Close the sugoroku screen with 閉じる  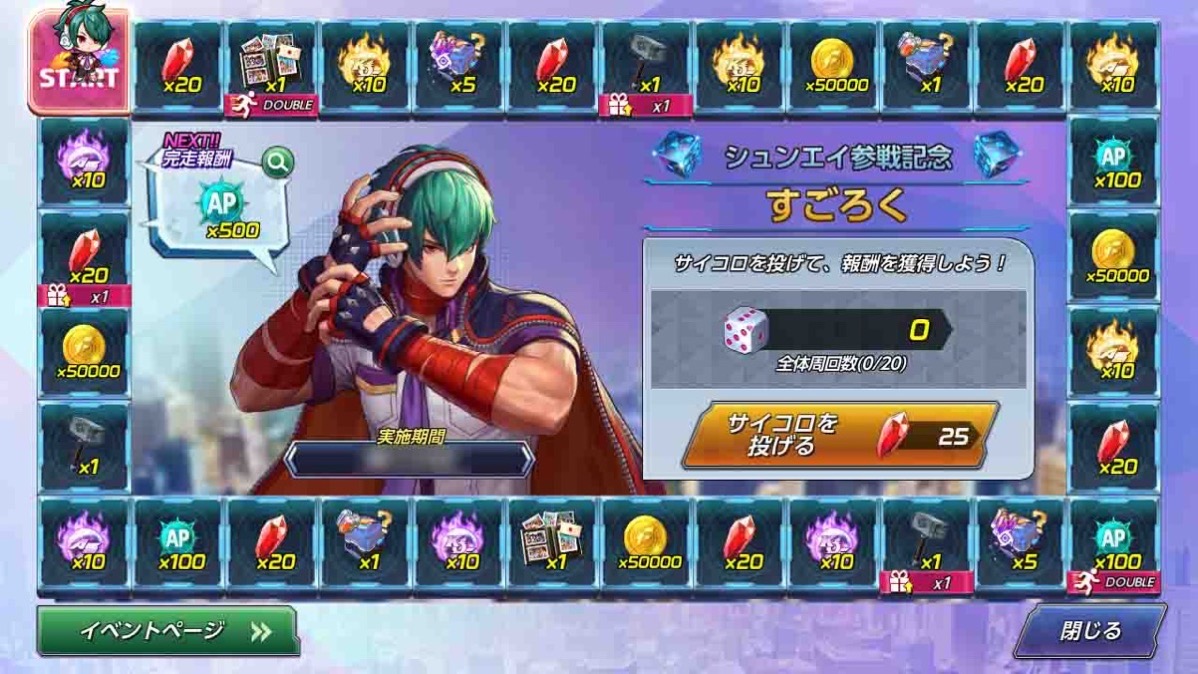pos(1090,631)
